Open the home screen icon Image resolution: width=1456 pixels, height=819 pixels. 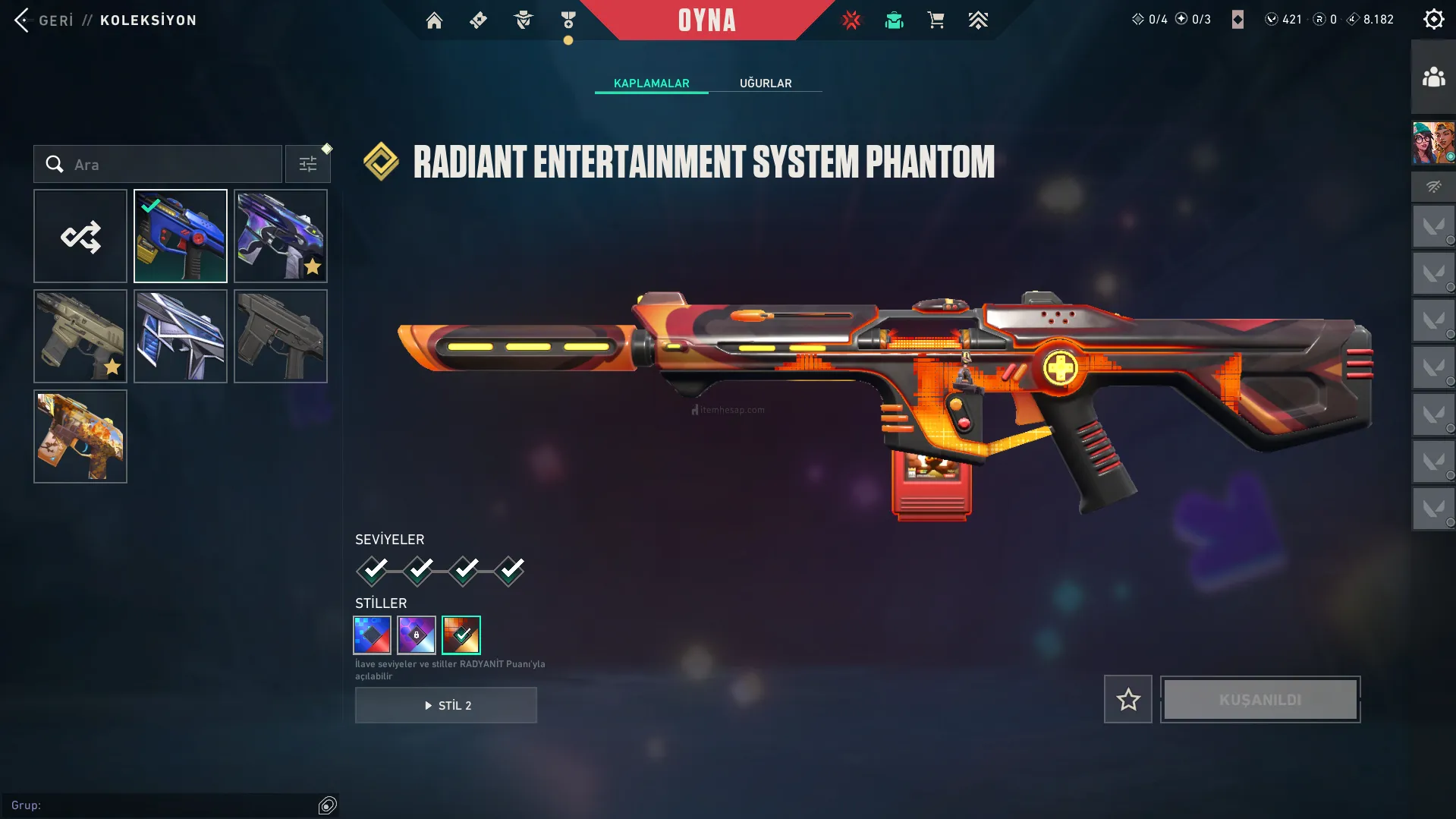pos(434,20)
